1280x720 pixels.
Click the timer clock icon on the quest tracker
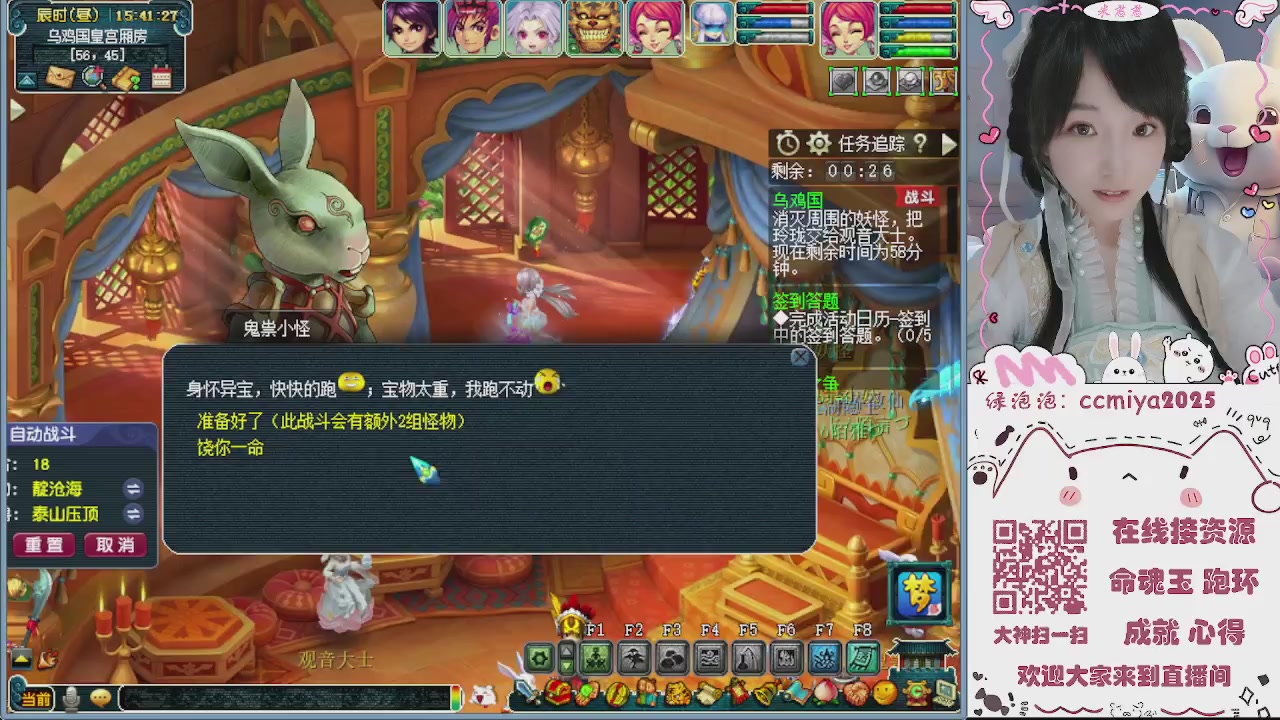pos(788,143)
